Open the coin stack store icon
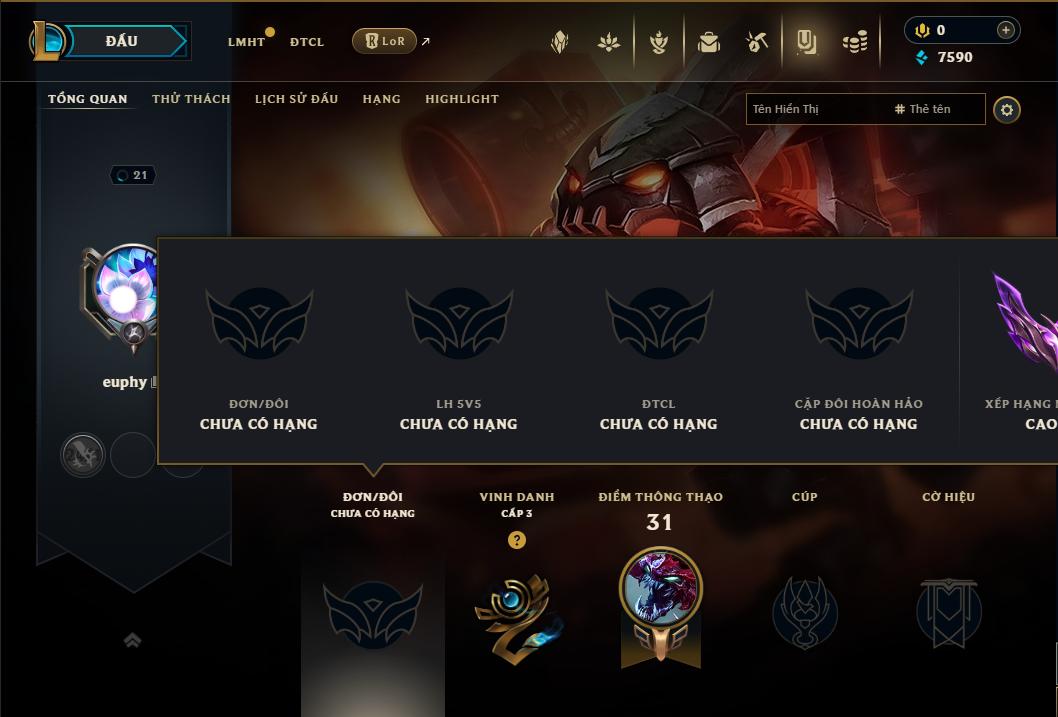Screen dimensions: 1058x717 point(855,42)
